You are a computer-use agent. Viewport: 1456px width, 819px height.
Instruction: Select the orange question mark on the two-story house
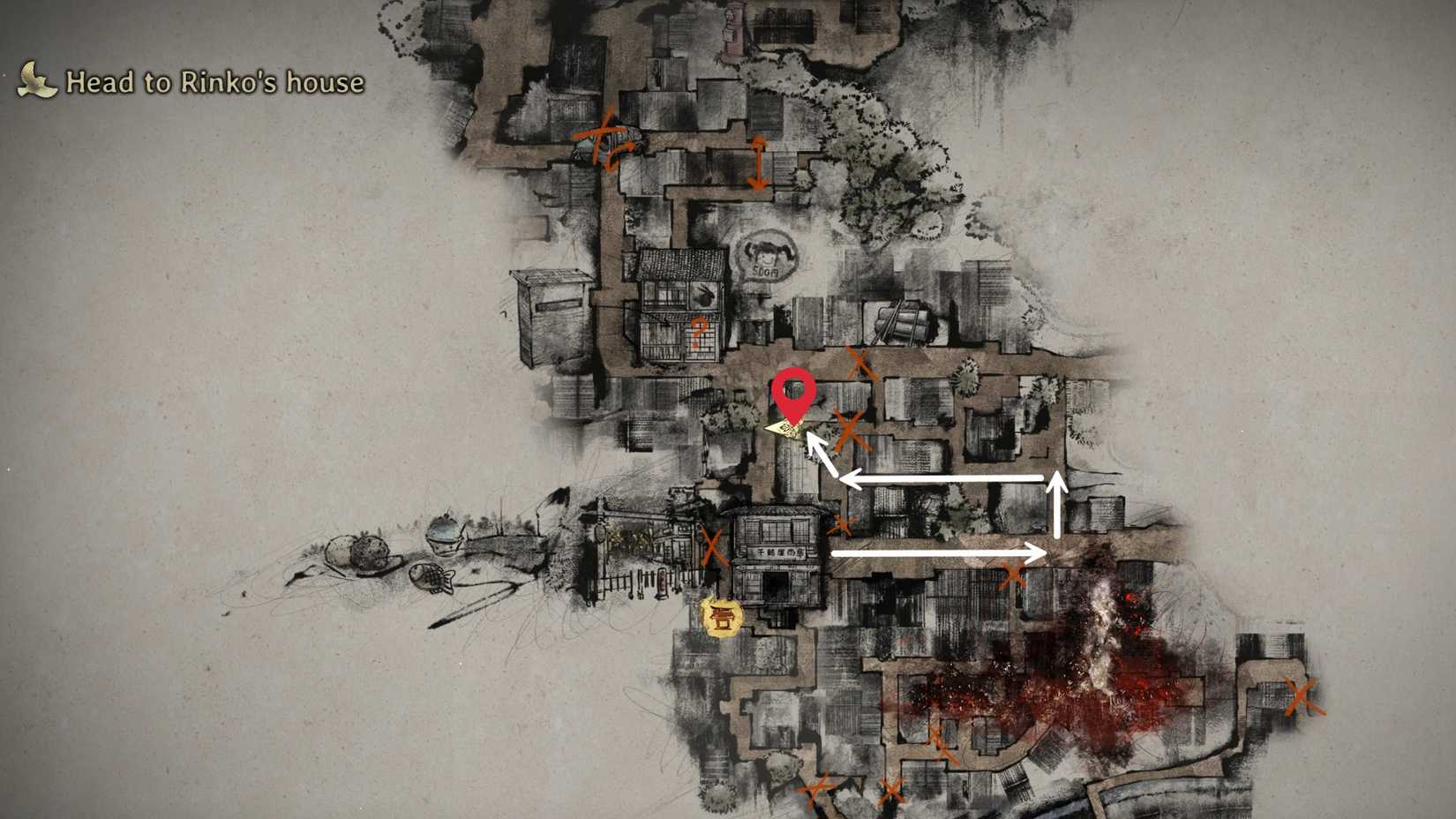tap(698, 332)
